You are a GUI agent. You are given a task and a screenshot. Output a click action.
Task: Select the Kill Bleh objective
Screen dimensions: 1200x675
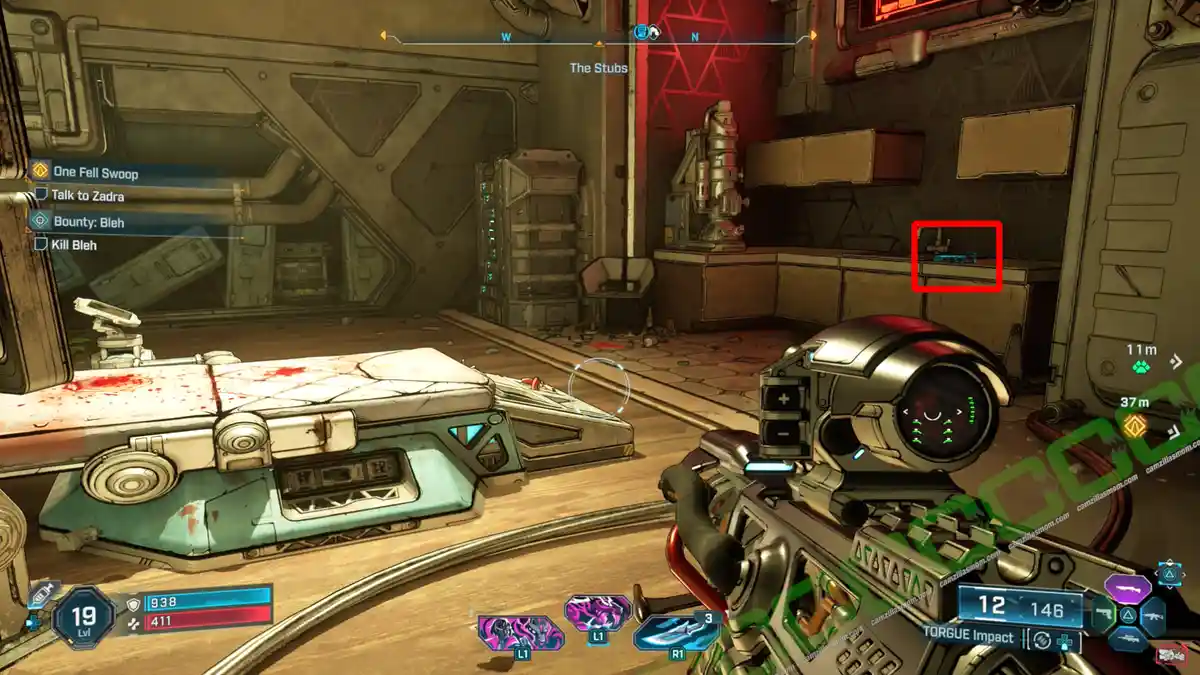[74, 244]
